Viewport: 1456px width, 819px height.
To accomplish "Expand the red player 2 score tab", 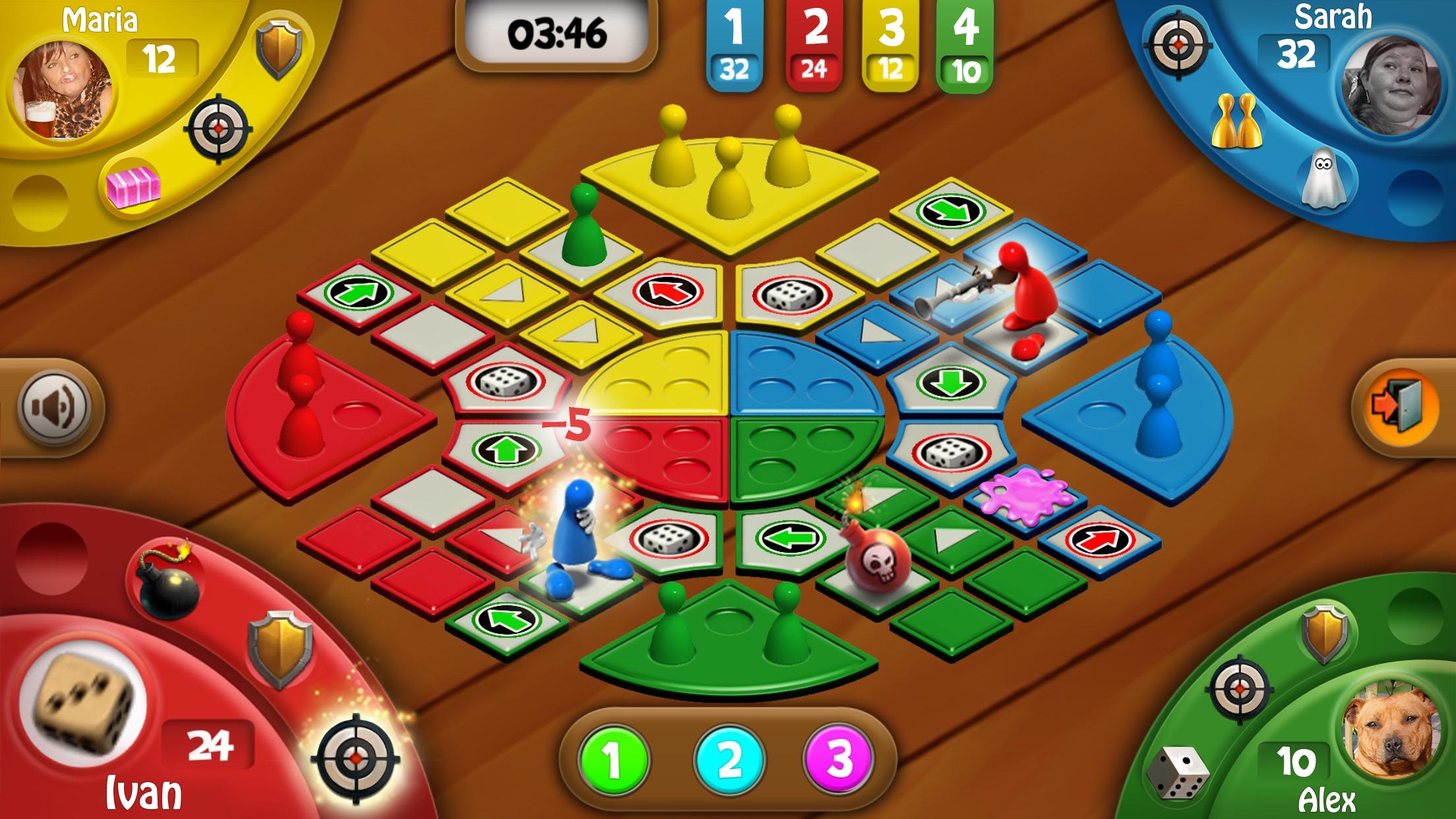I will [813, 42].
